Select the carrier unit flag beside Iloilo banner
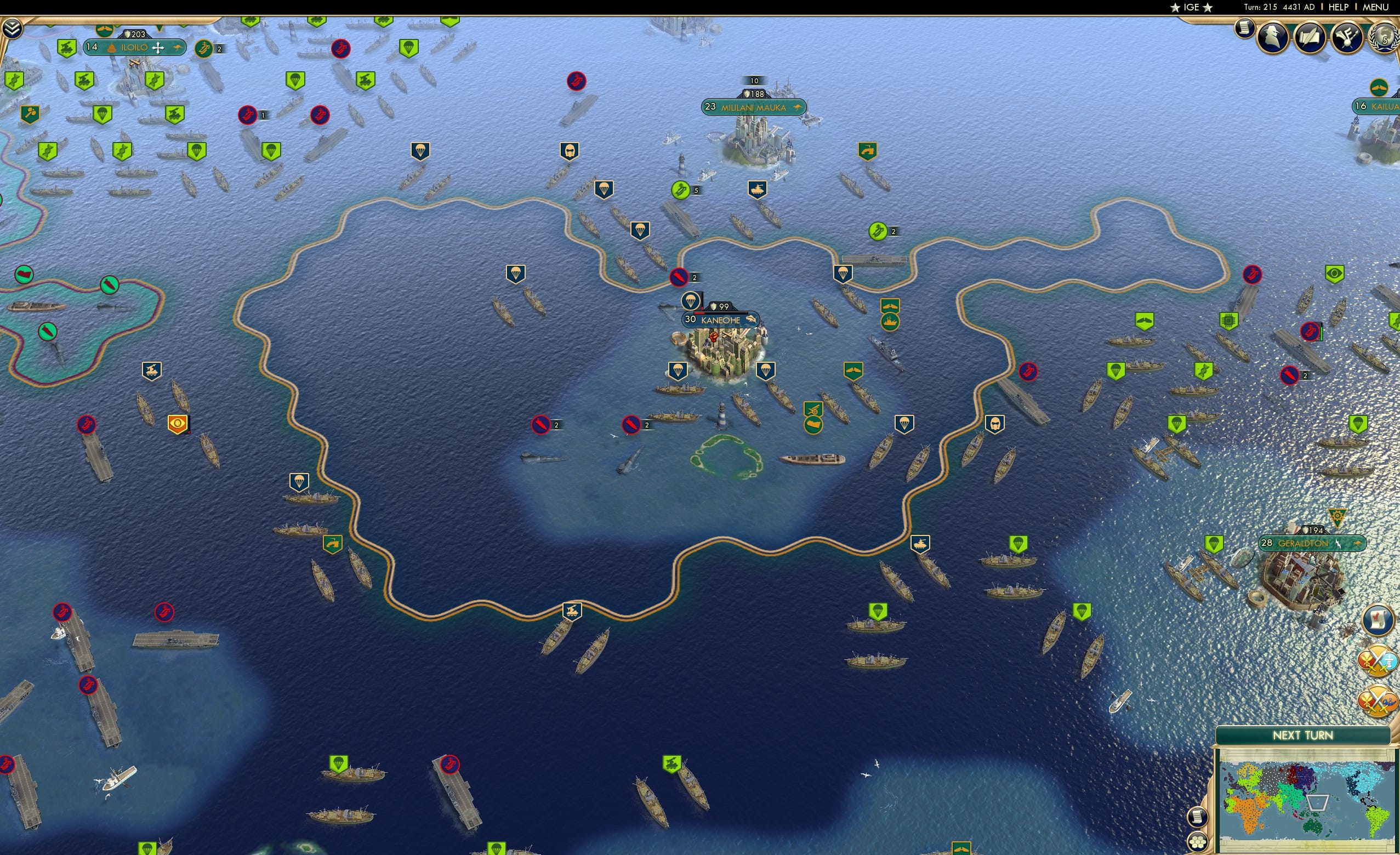This screenshot has width=1400, height=855. (x=203, y=49)
